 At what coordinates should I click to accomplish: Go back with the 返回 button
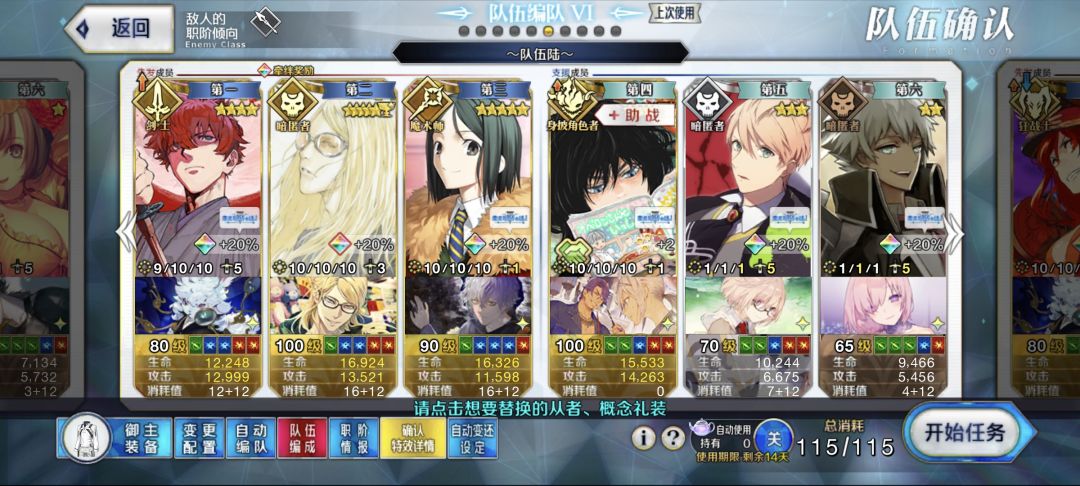coord(114,28)
